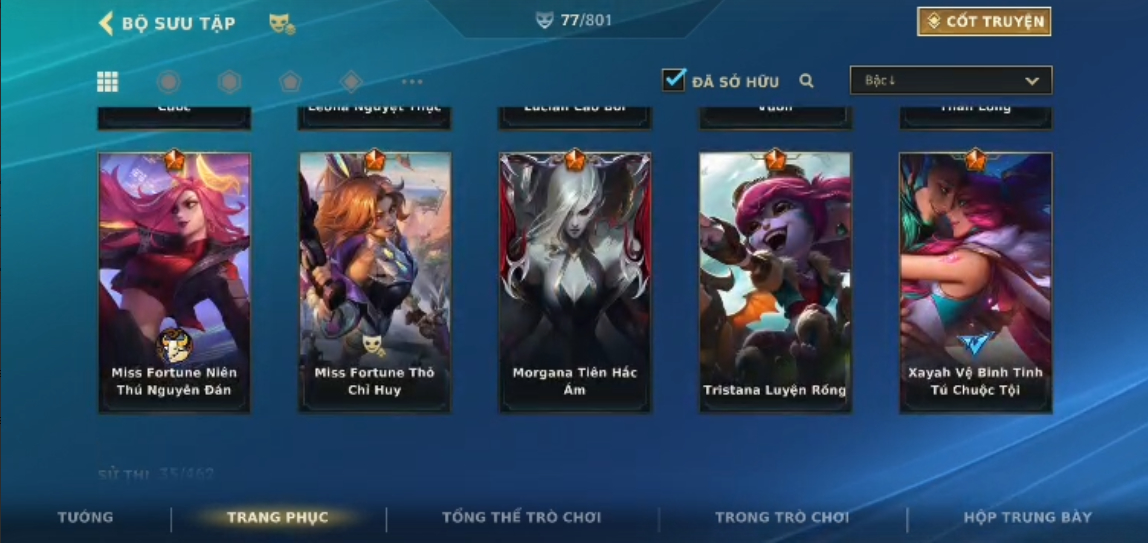1148x543 pixels.
Task: Click the yellow mask icon beside title
Action: click(281, 23)
